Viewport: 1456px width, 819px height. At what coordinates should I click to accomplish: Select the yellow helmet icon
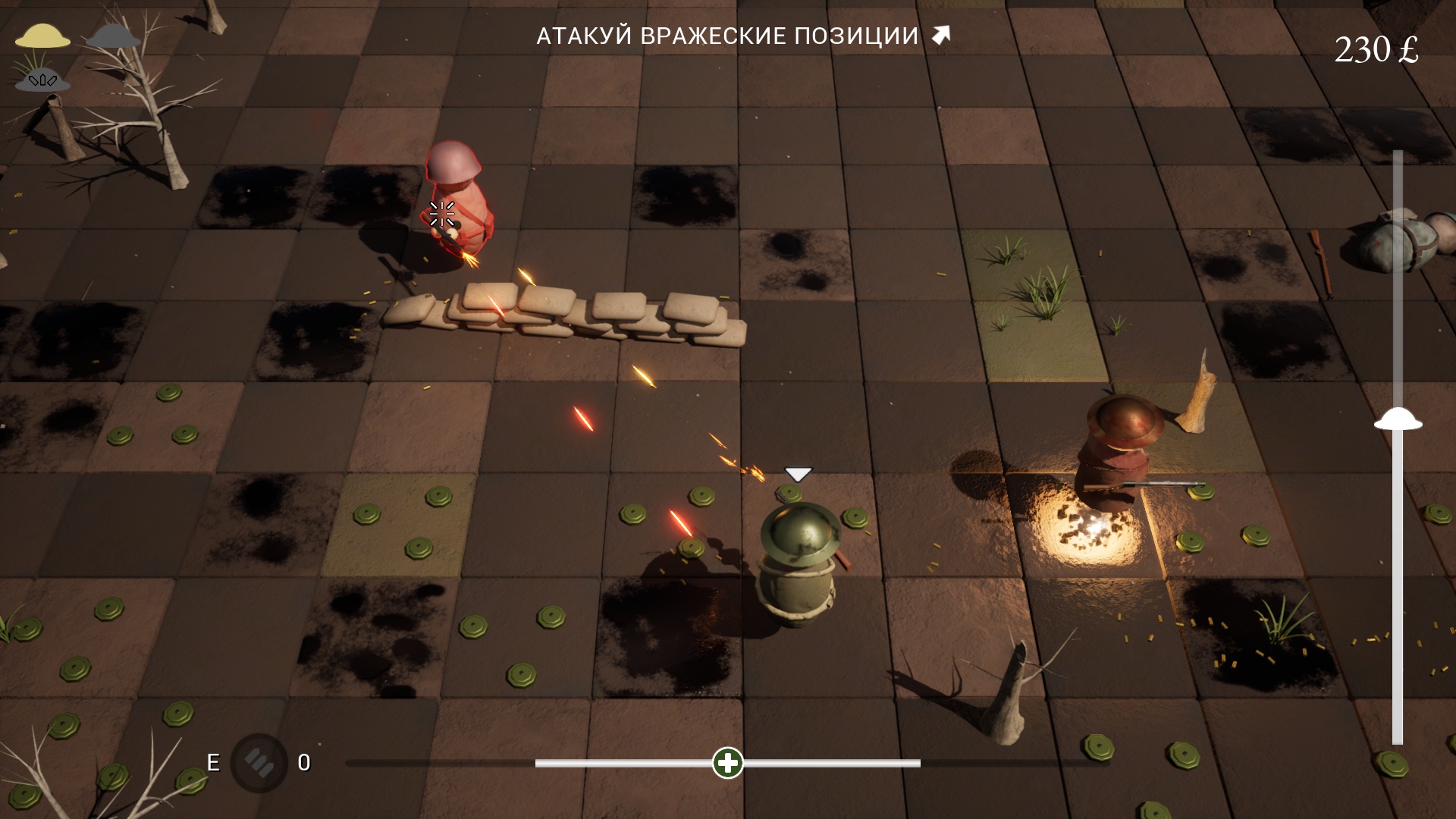[x=42, y=36]
